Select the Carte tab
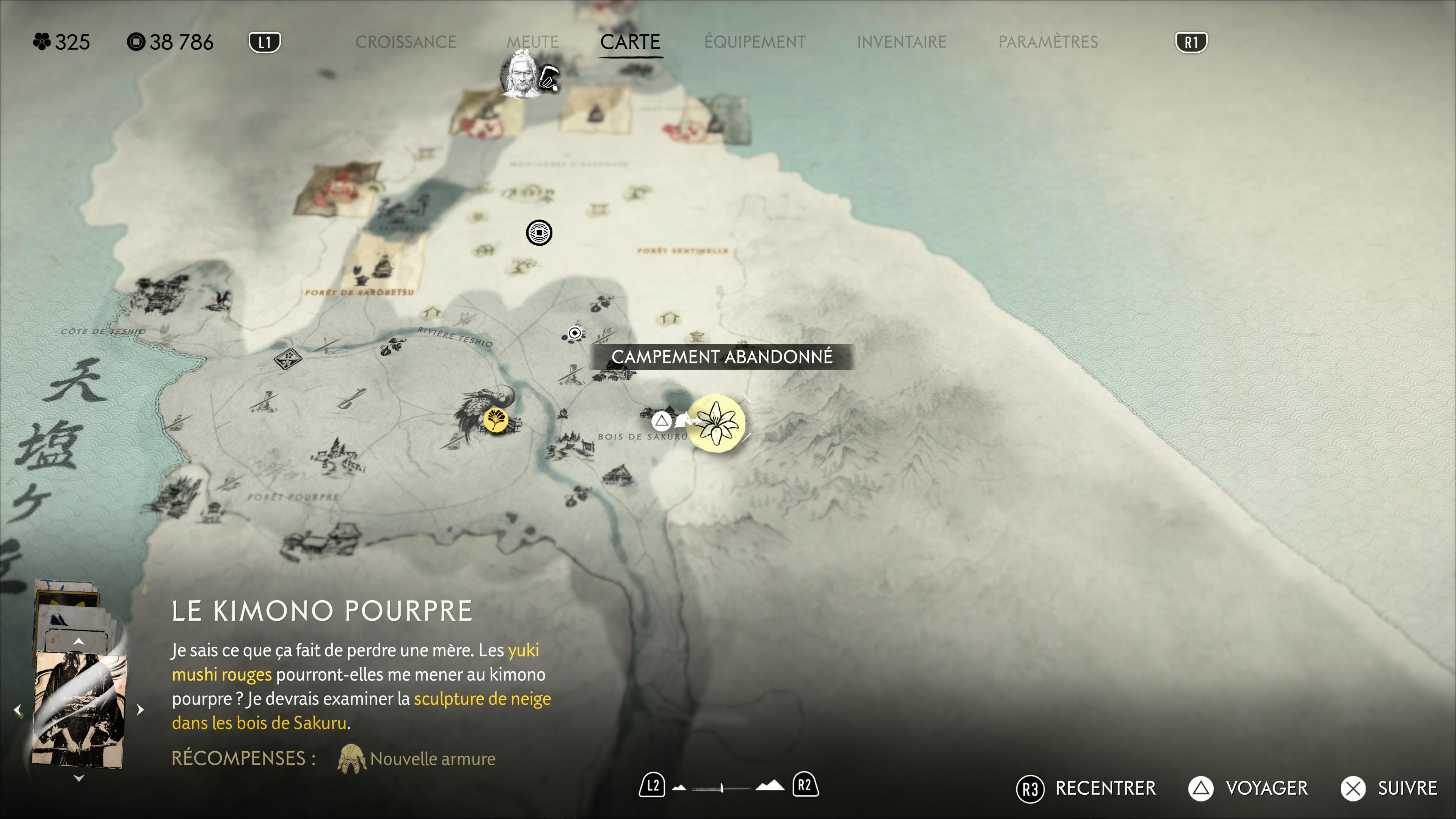The height and width of the screenshot is (819, 1456). tap(630, 42)
